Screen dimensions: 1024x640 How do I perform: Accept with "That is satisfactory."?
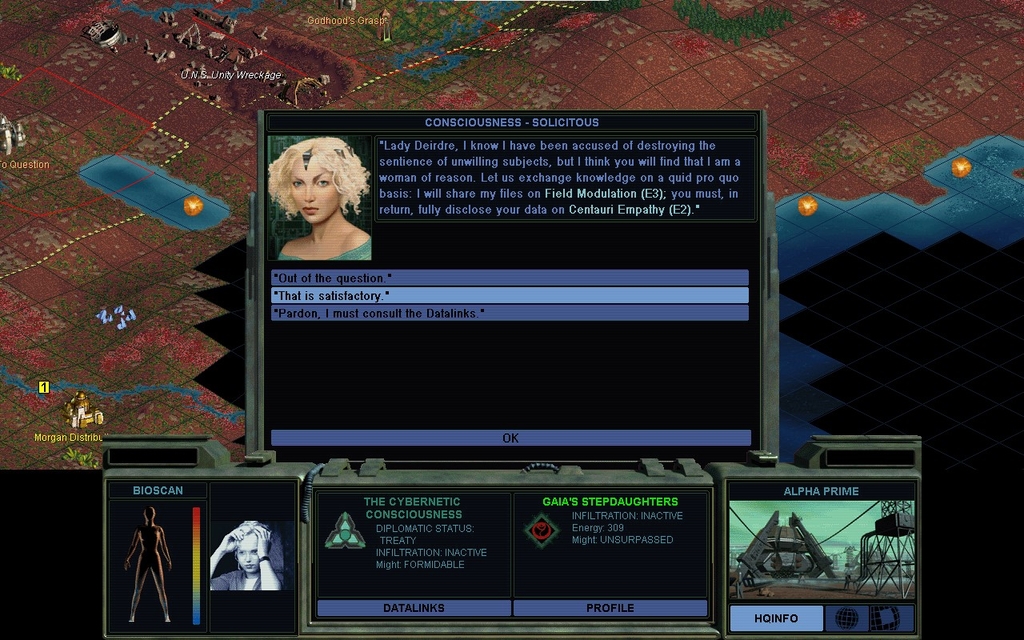point(509,296)
